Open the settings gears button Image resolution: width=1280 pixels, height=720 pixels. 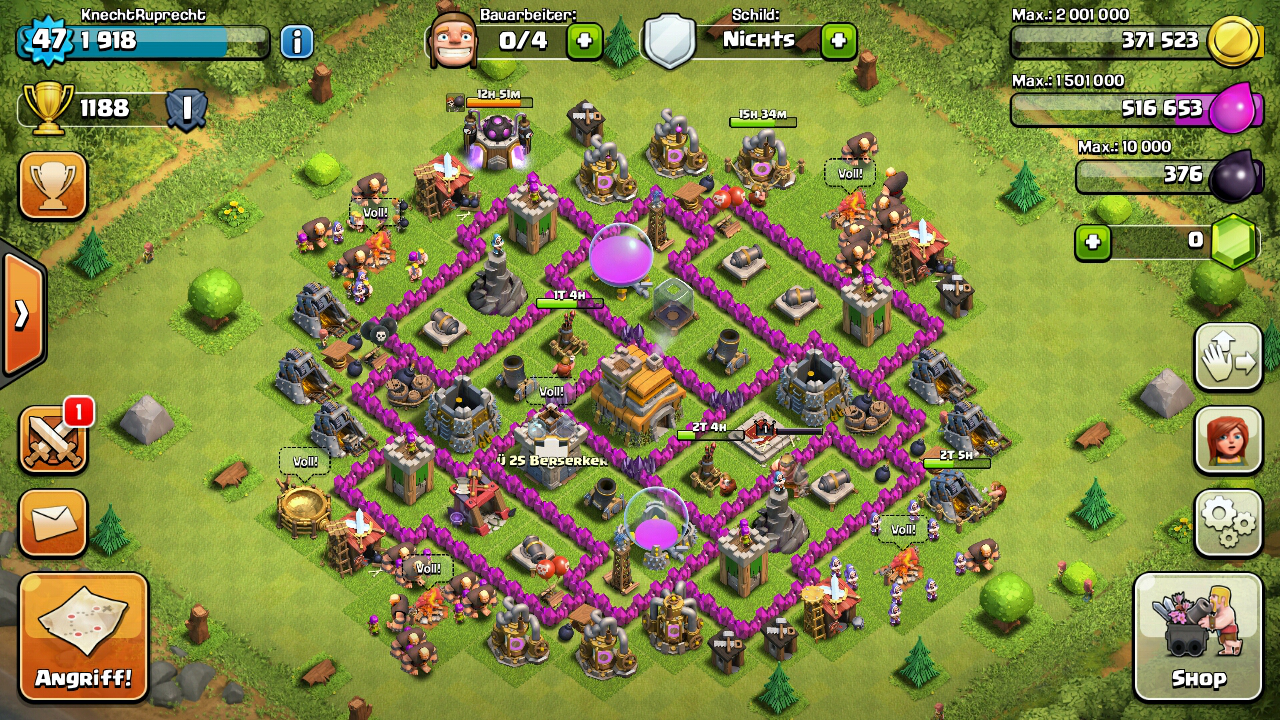tap(1228, 522)
